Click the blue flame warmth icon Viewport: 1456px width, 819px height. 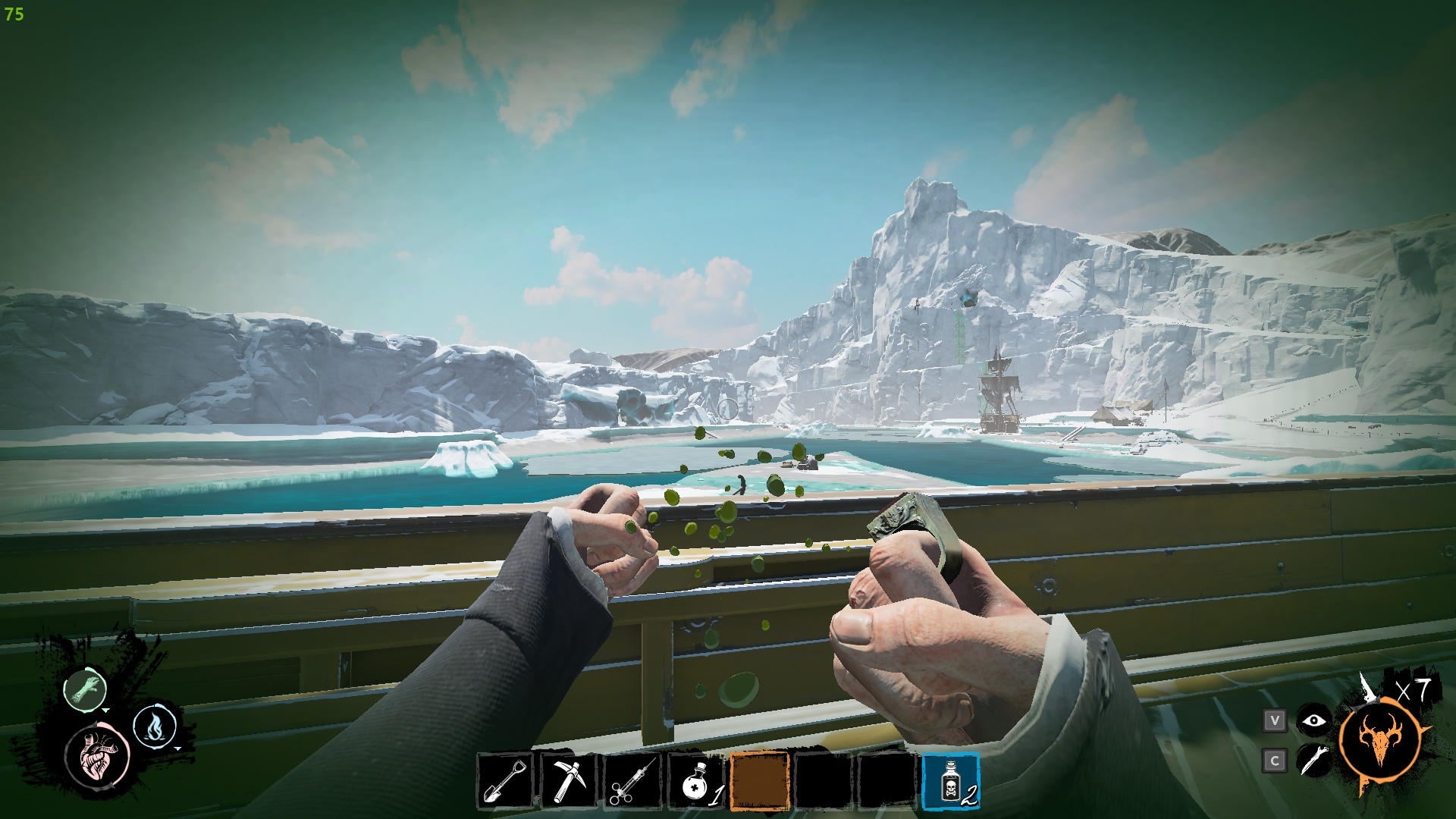coord(155,726)
